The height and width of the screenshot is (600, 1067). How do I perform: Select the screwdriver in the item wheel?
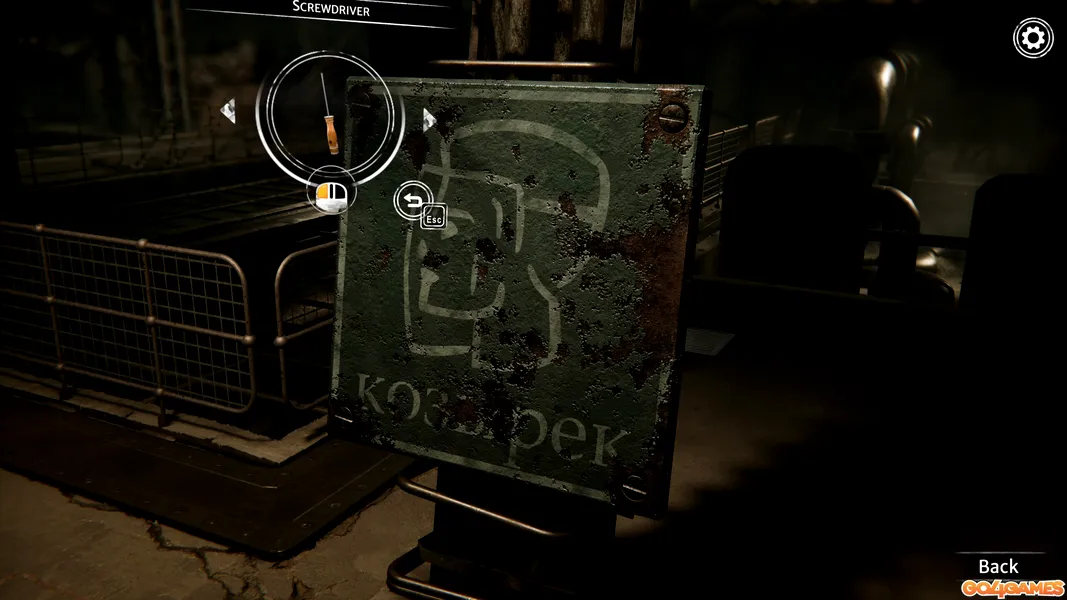(x=328, y=112)
